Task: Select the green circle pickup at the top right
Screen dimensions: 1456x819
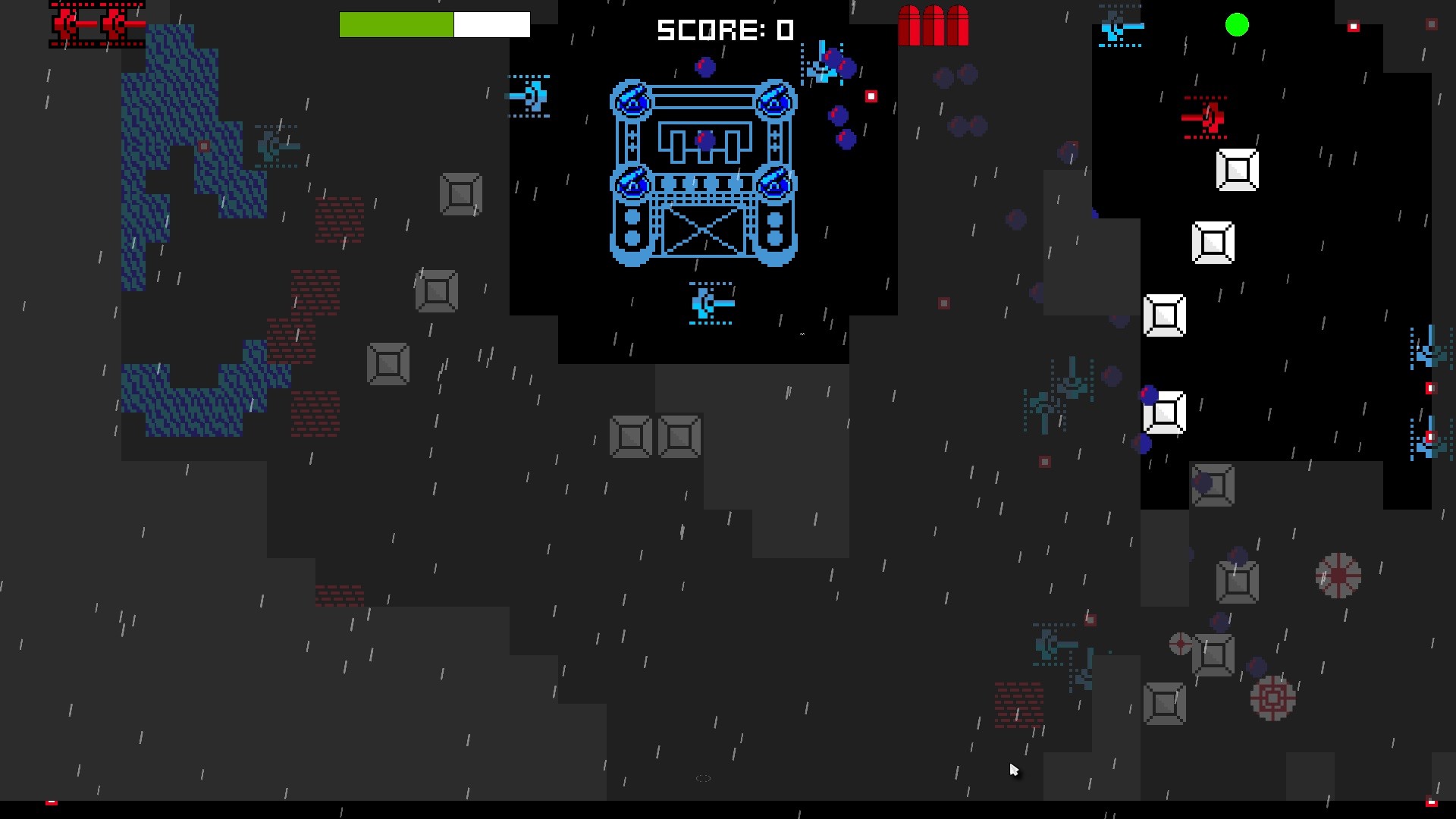Action: click(x=1237, y=25)
